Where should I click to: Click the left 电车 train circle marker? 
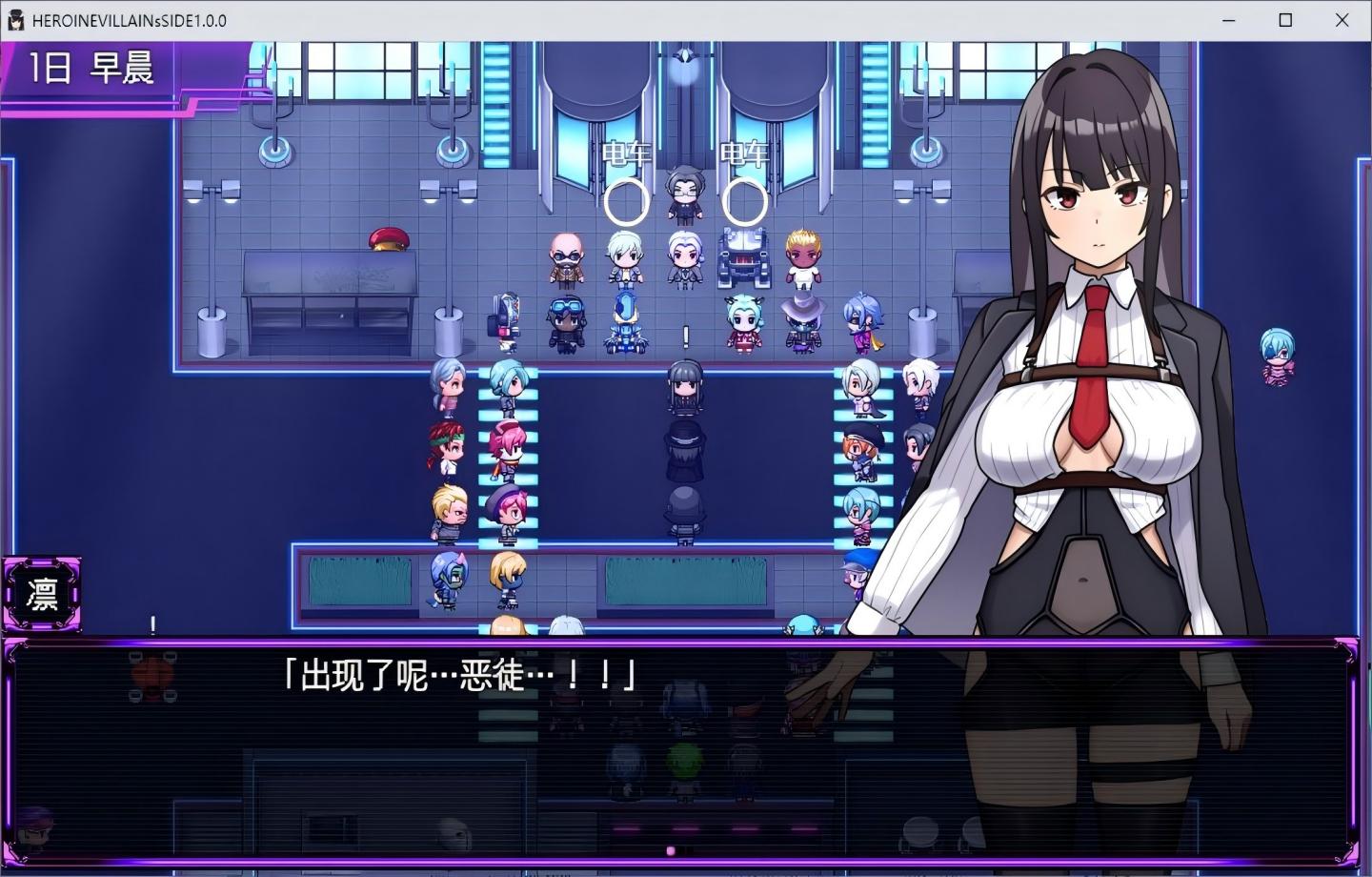point(627,200)
